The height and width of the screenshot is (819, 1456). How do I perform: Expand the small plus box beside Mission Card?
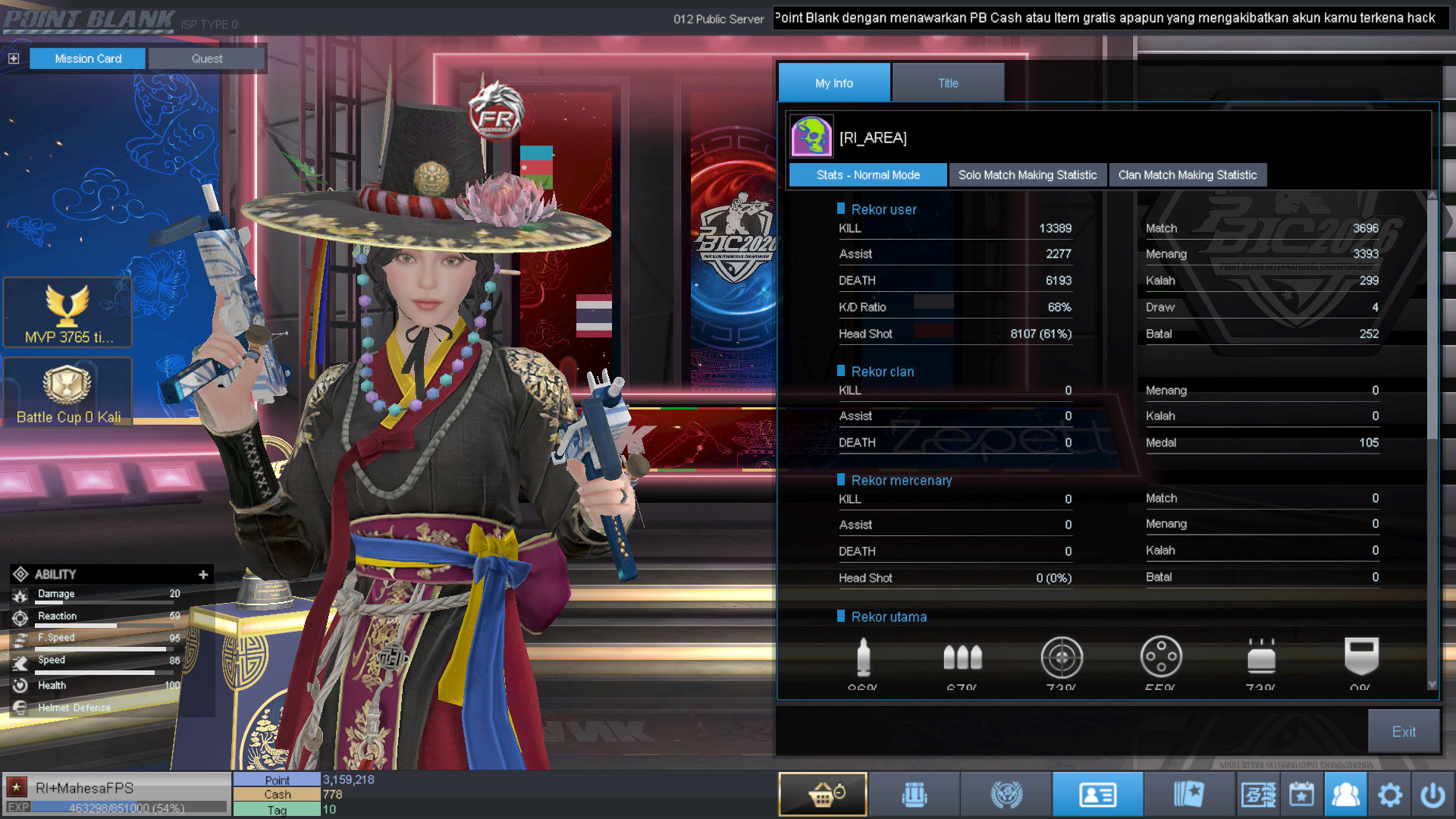14,58
